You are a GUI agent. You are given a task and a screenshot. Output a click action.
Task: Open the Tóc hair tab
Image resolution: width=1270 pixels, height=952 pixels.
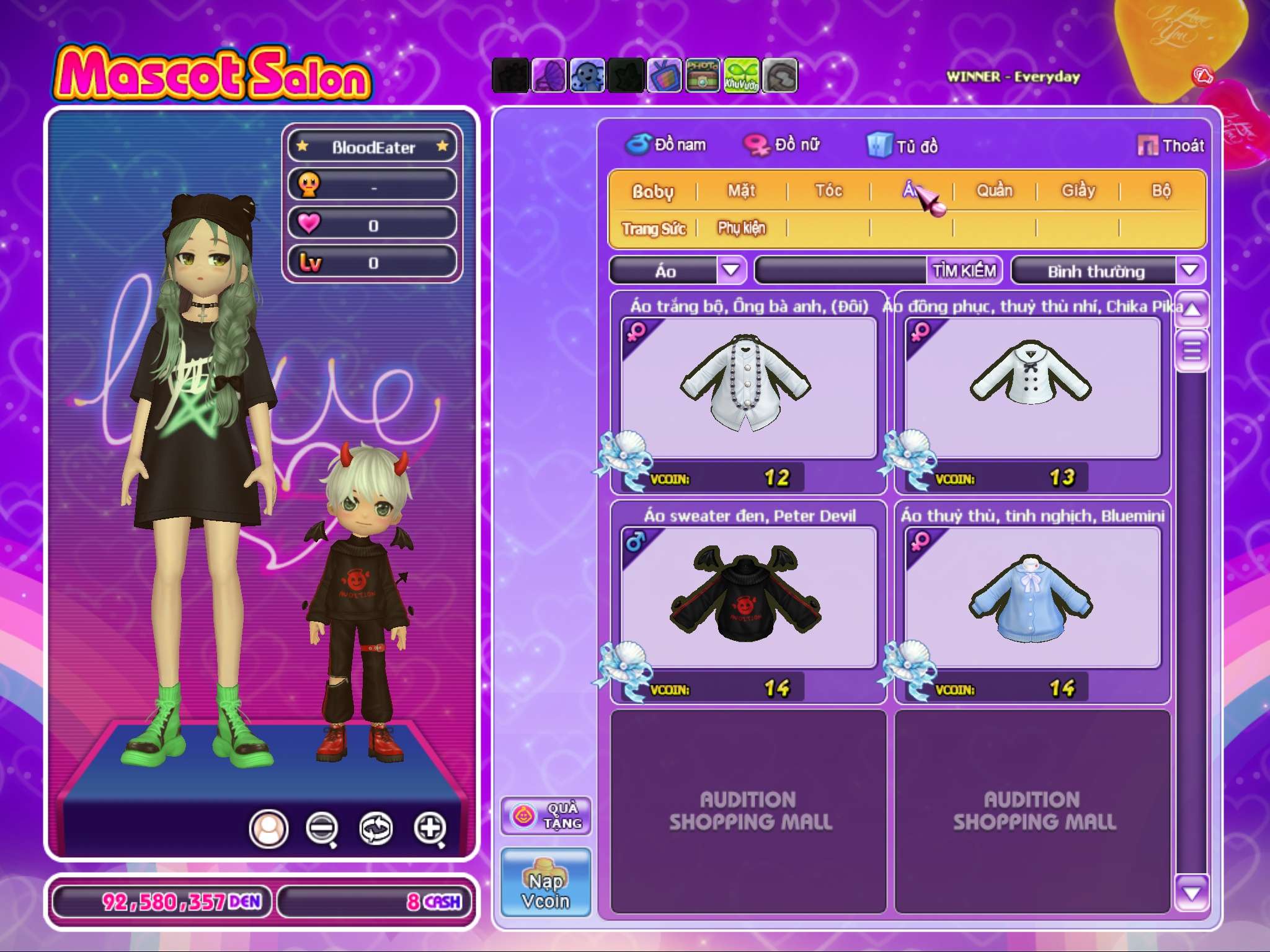point(828,190)
